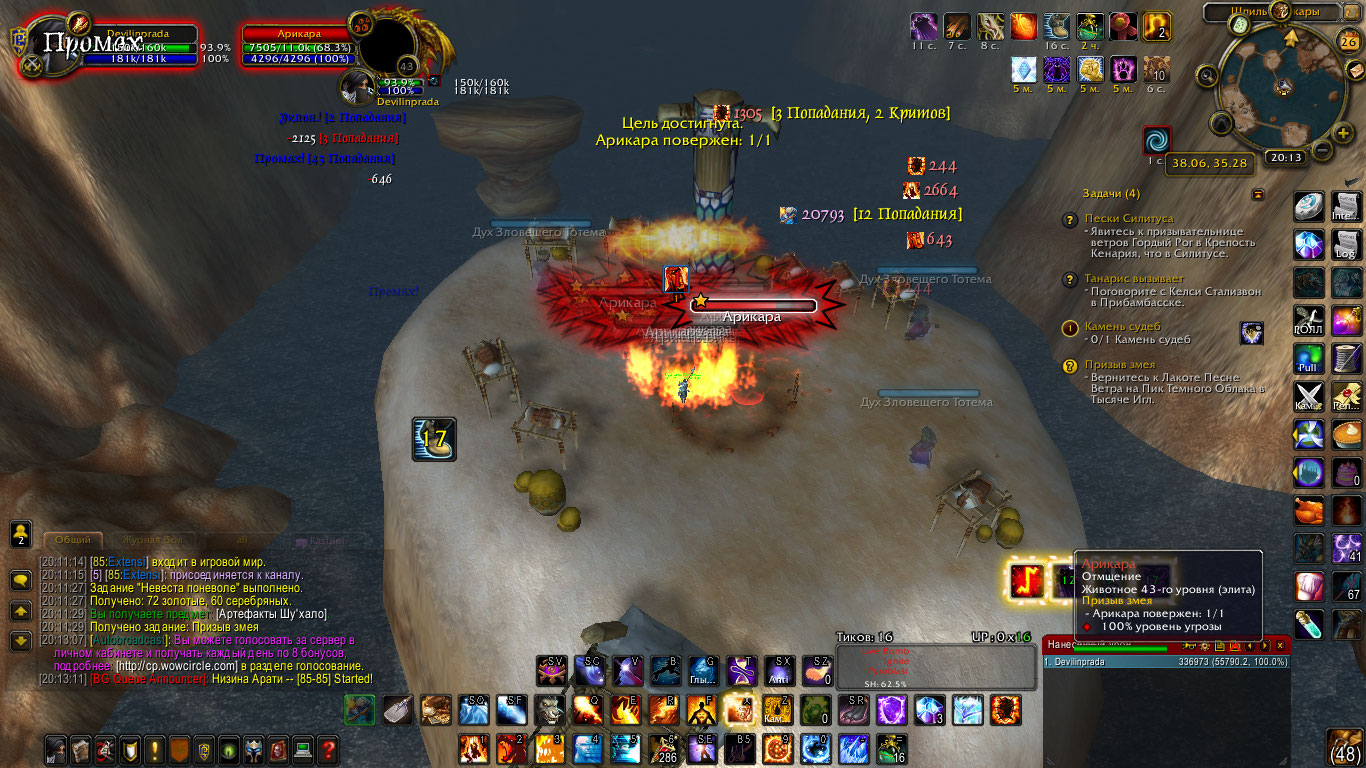Screen dimensions: 1366x768
Task: Collapse the Задачи quest tracker
Action: 1258,194
